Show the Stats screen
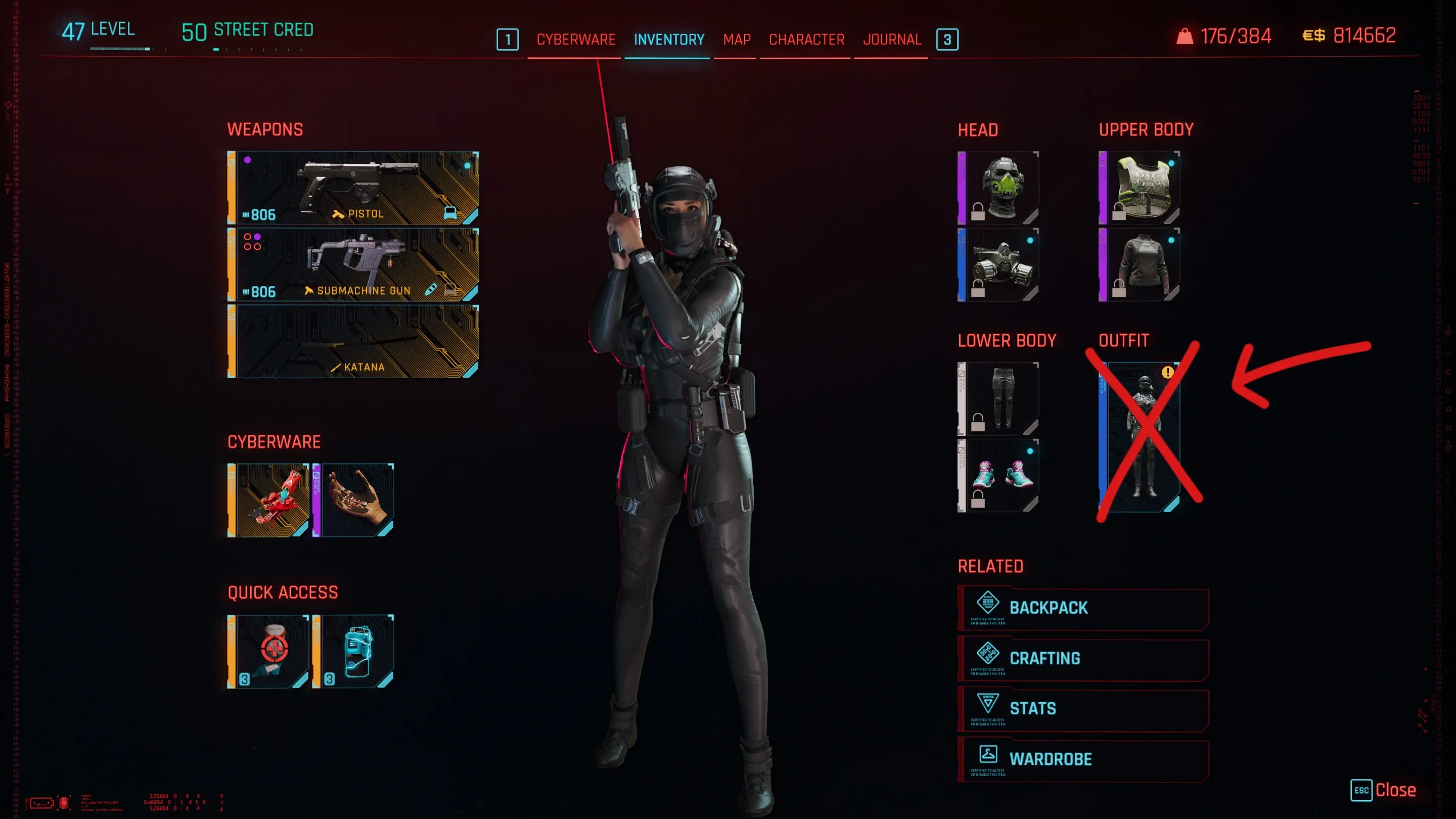The width and height of the screenshot is (1456, 819). coord(1083,709)
